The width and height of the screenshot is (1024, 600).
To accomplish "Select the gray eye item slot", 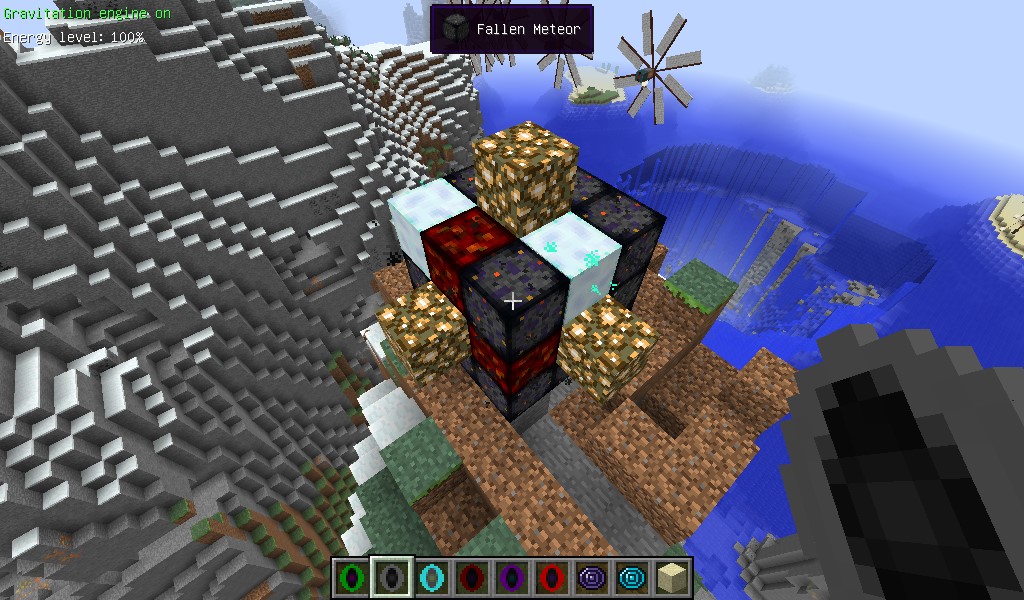I will (391, 577).
